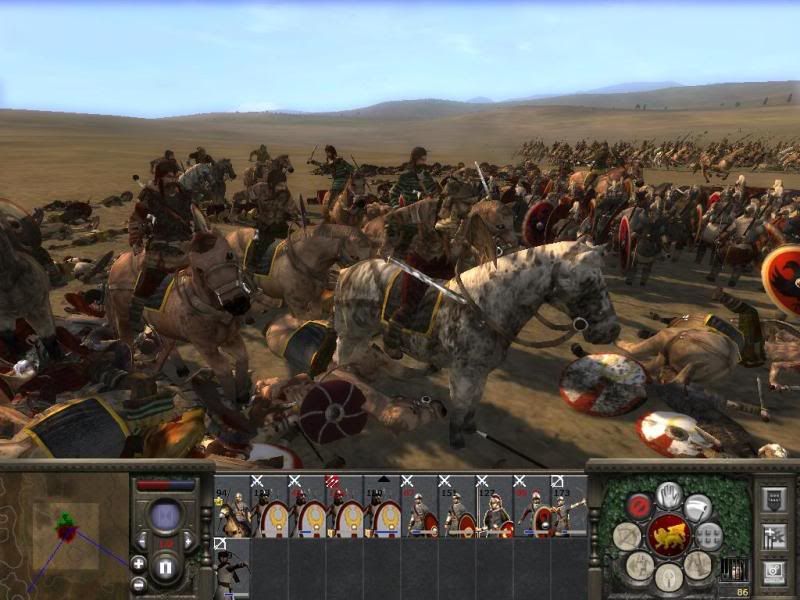This screenshot has height=600, width=800.
Task: Zoom in the minimap with plus button
Action: (138, 563)
